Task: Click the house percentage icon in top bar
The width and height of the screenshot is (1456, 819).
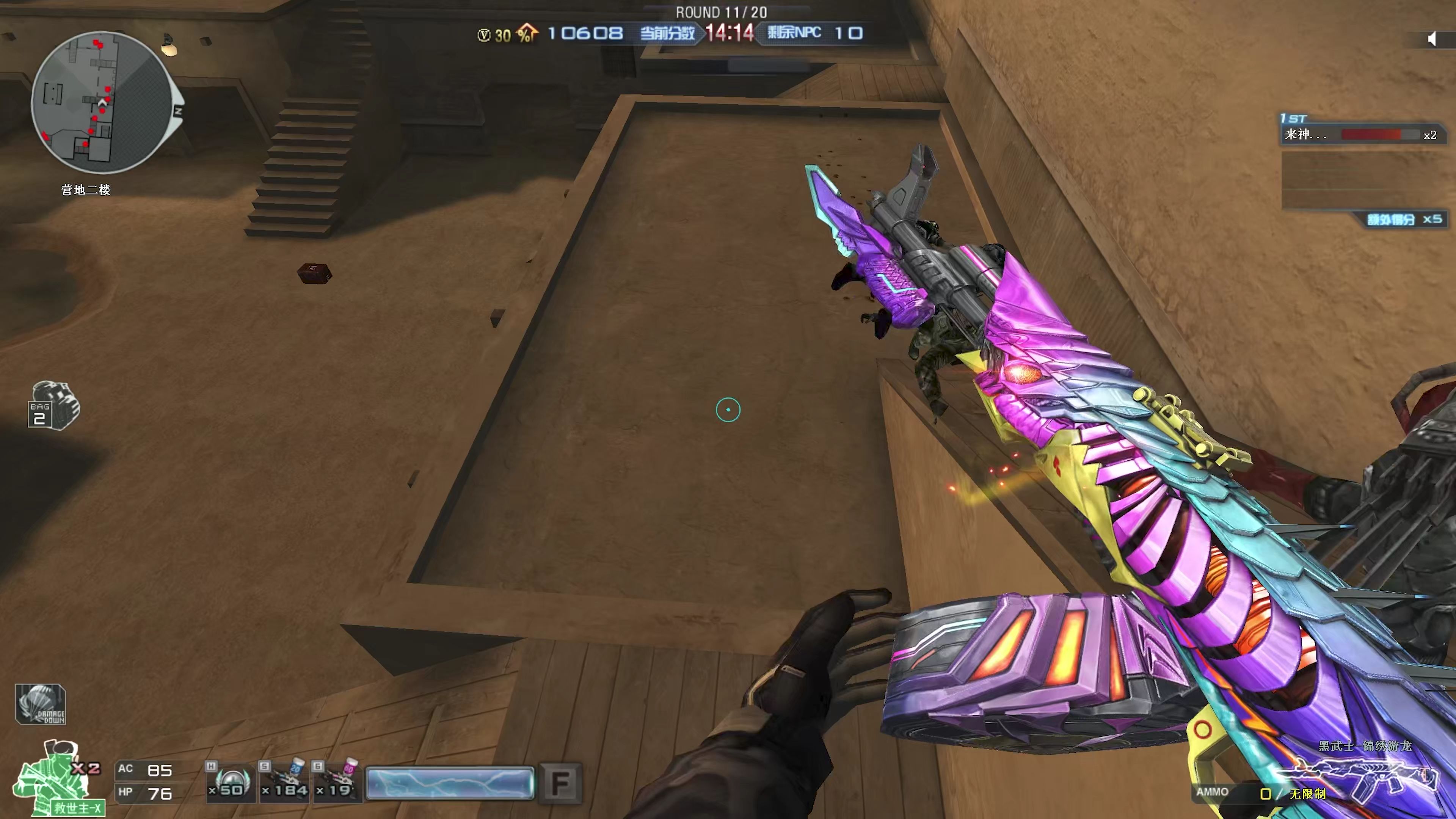Action: 527,33
